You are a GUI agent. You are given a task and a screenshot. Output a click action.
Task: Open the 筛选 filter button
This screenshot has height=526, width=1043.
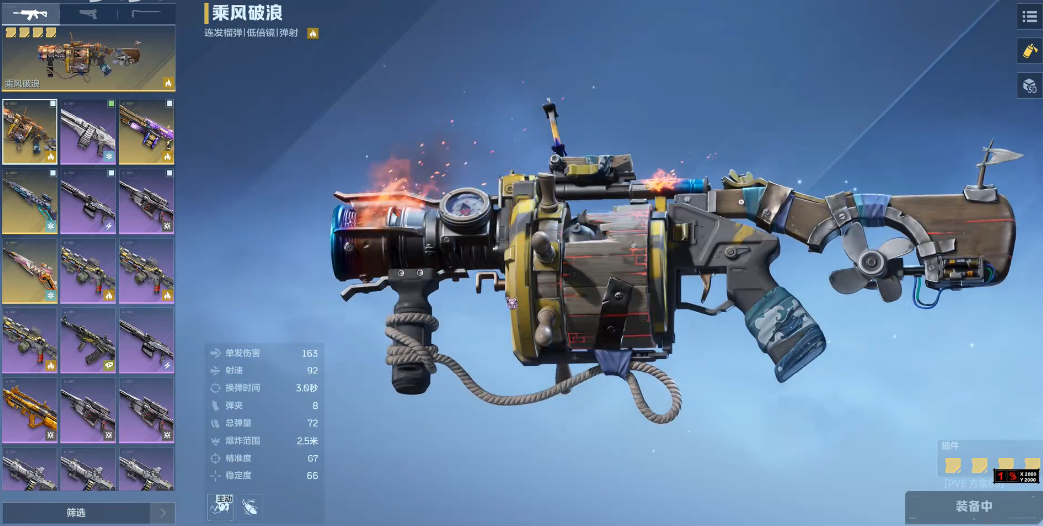click(76, 513)
